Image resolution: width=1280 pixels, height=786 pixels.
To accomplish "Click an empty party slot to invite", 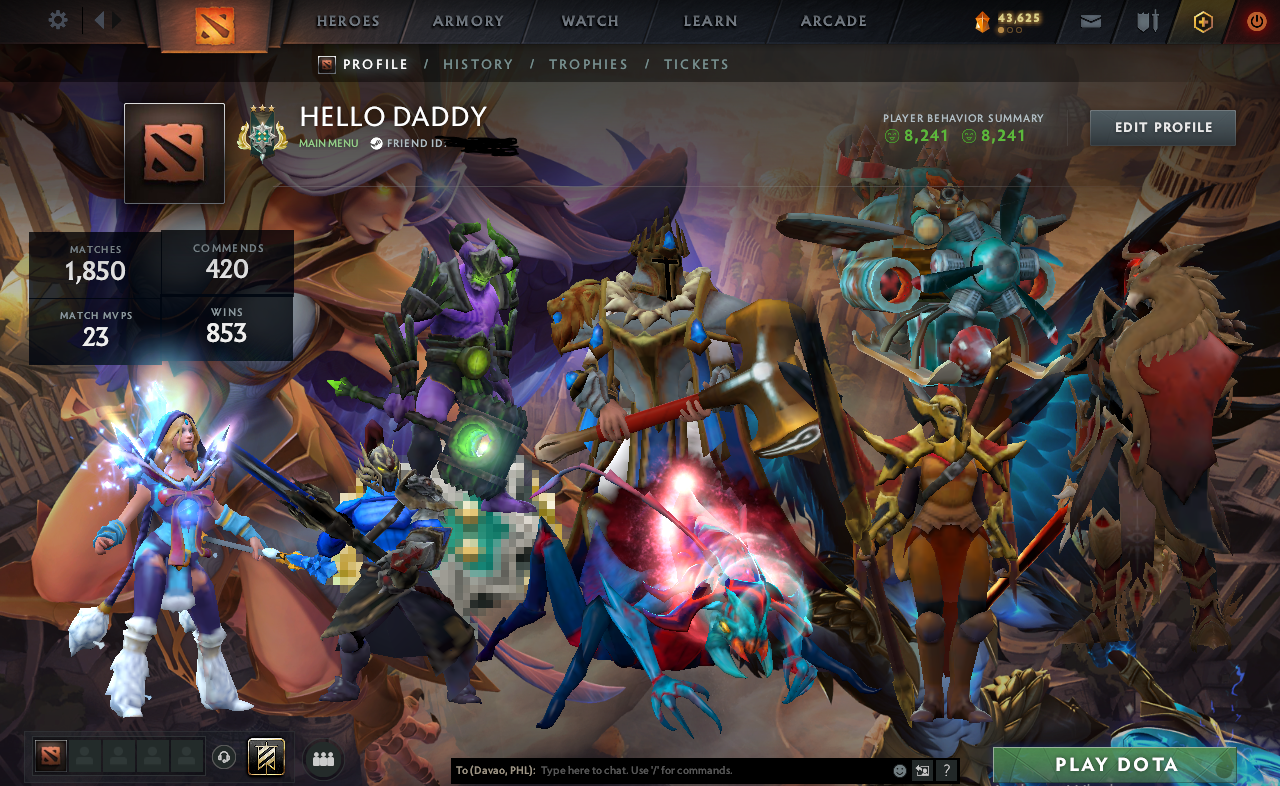I will pyautogui.click(x=86, y=758).
